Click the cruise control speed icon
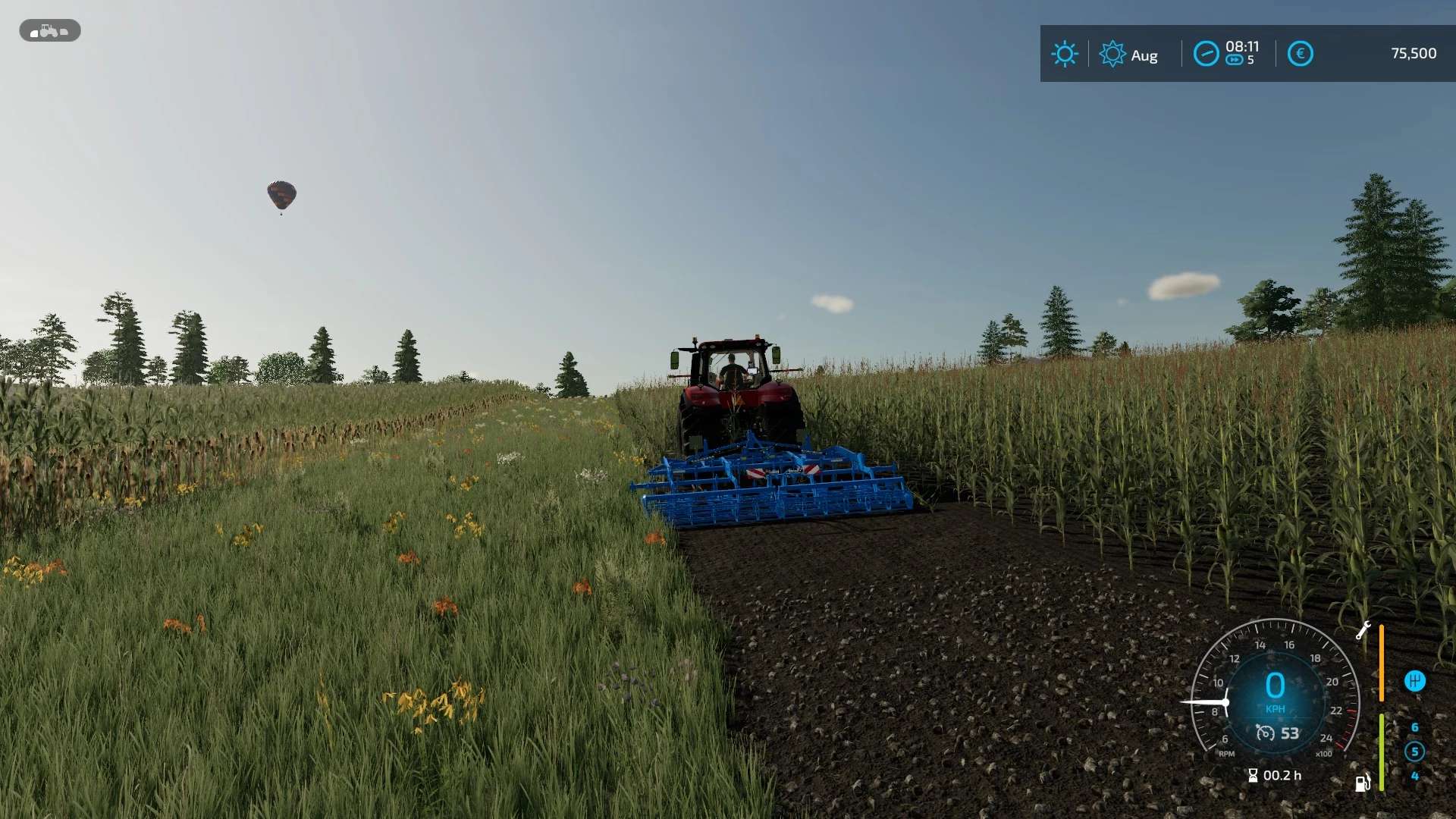This screenshot has width=1456, height=819. coord(1265,733)
